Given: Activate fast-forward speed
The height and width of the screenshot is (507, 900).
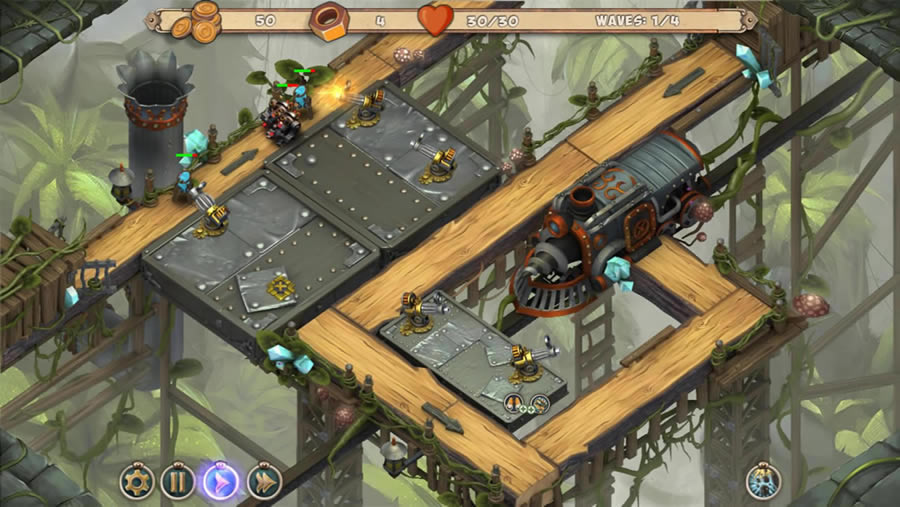Looking at the screenshot, I should pyautogui.click(x=264, y=482).
